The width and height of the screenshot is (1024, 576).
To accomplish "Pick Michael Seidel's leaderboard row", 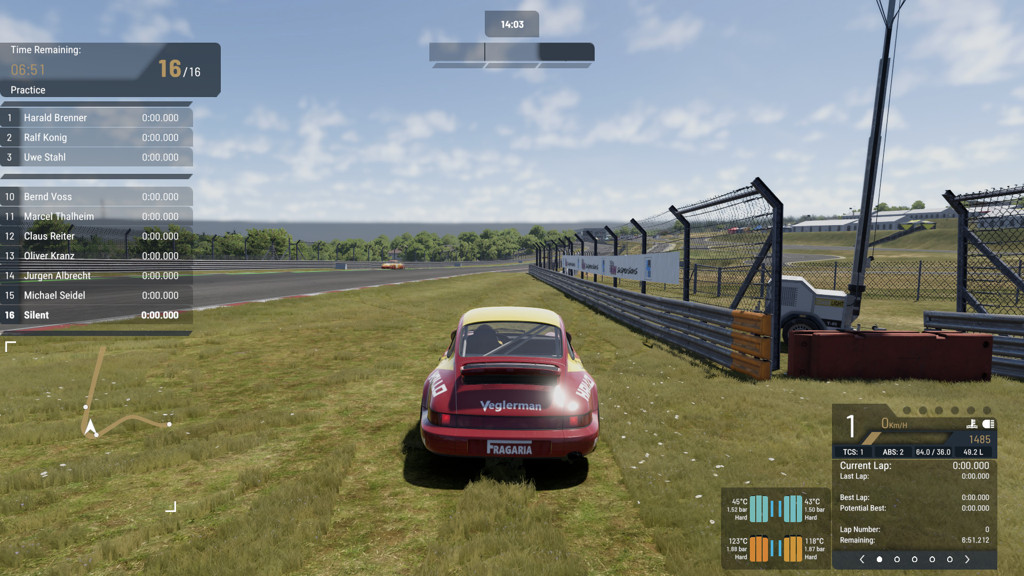I will 96,295.
